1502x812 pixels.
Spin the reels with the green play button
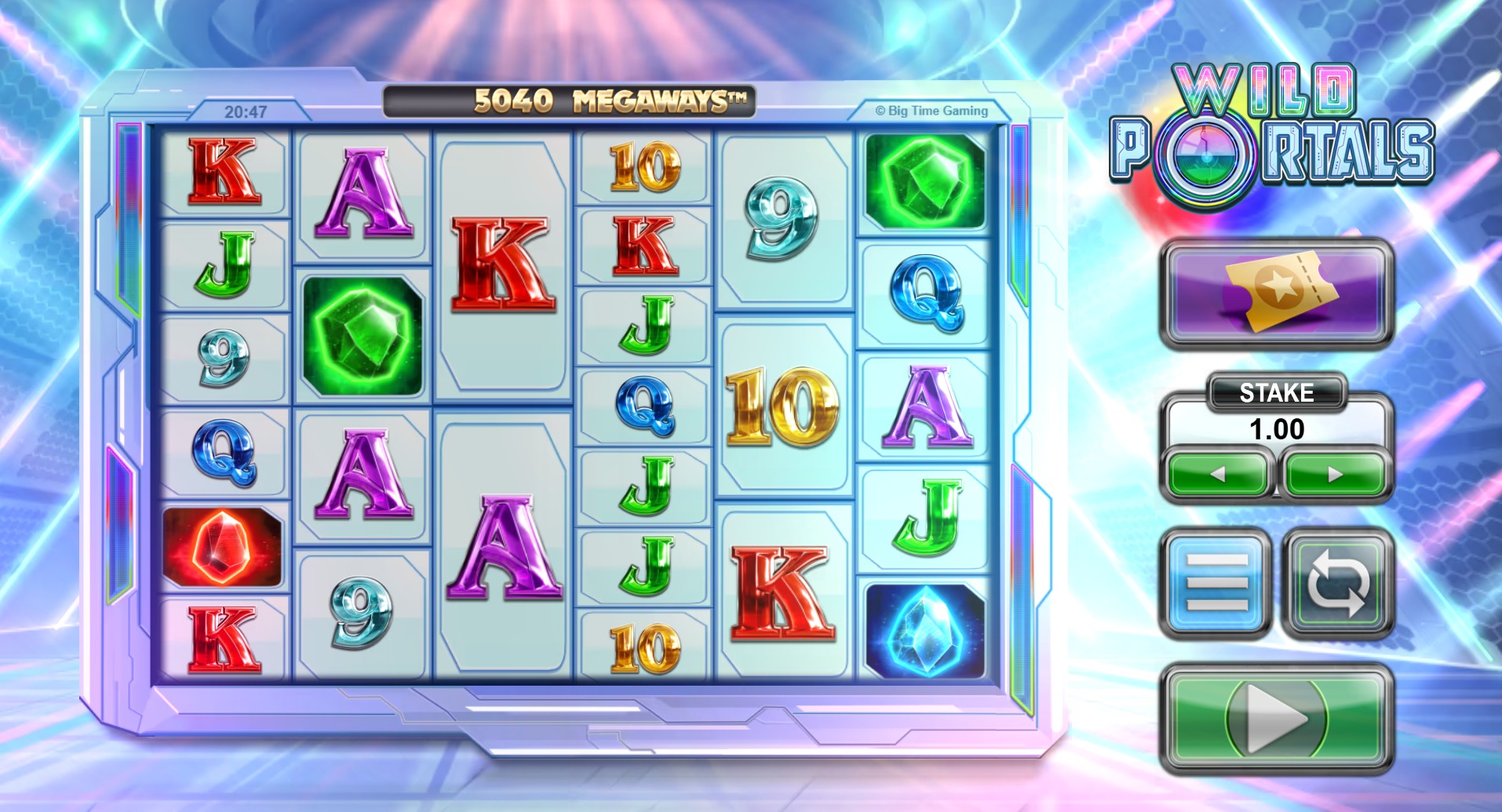click(x=1276, y=718)
